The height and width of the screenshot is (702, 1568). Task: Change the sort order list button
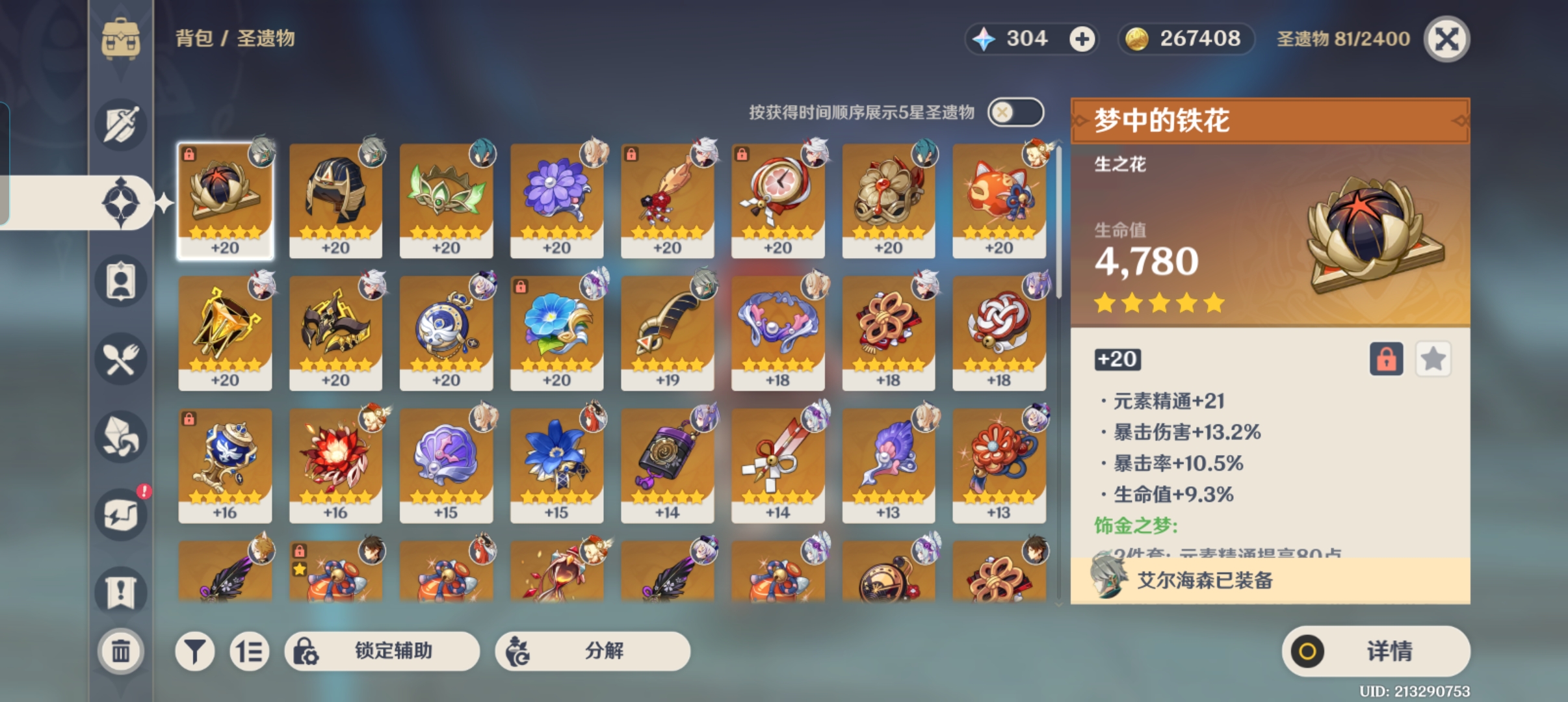[x=250, y=651]
